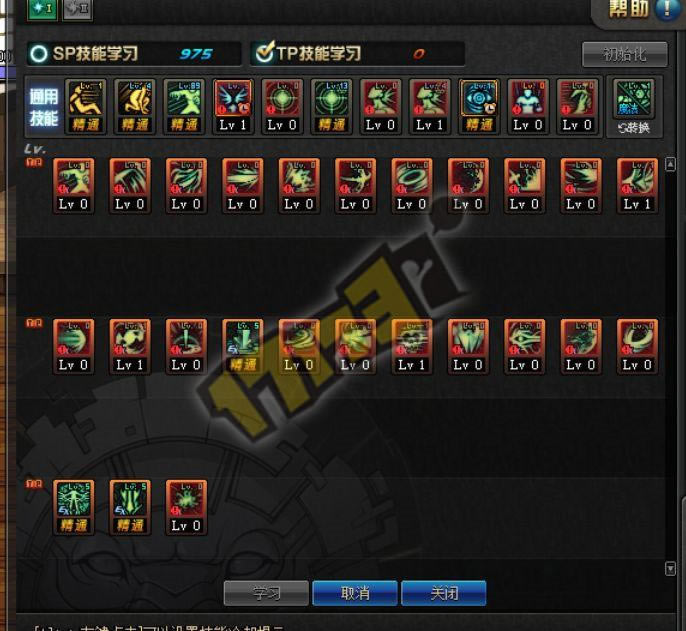
Task: Click the 通用技能 general skills label
Action: coord(44,106)
